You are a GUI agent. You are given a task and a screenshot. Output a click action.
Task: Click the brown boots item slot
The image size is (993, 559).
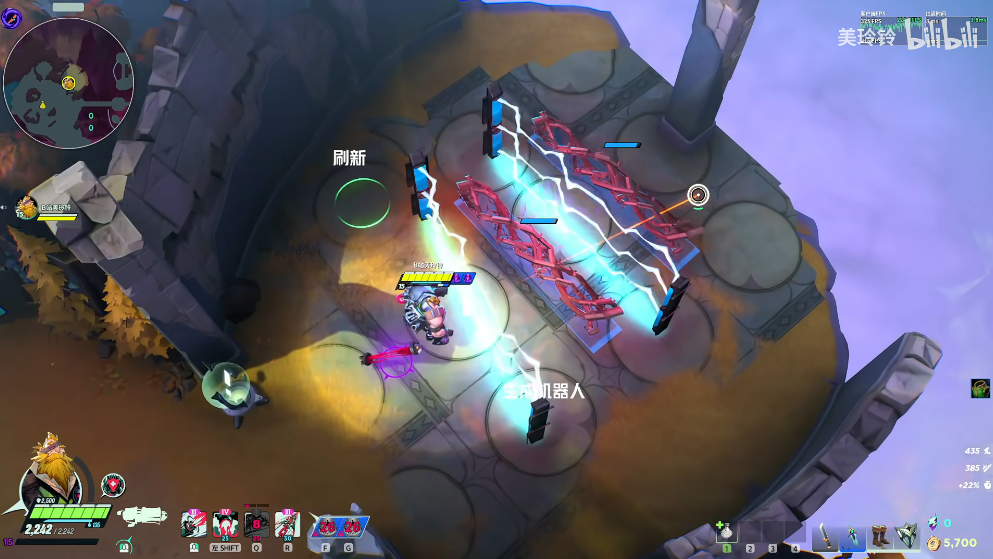pos(880,536)
